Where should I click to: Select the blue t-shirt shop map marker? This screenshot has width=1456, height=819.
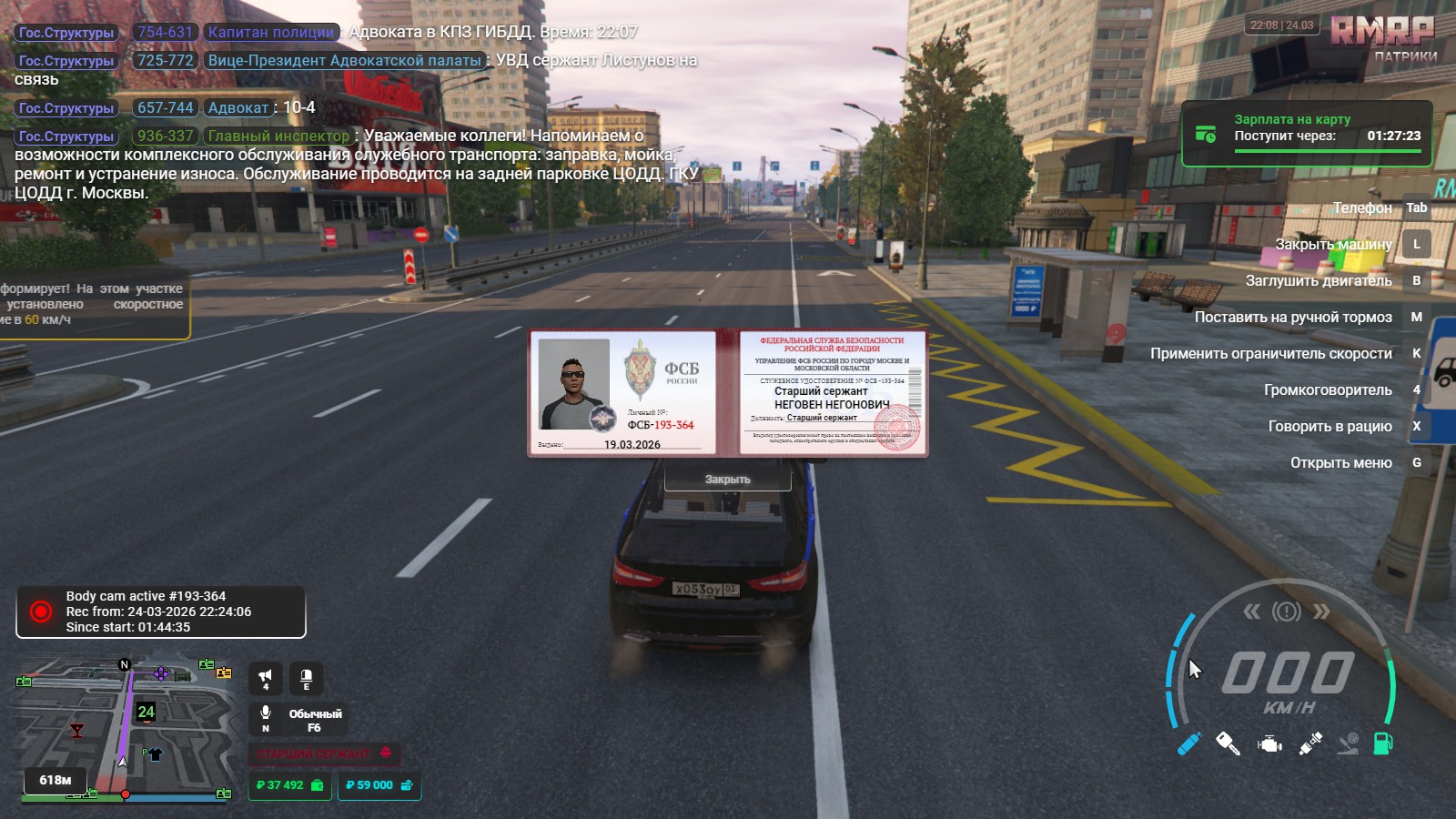click(x=155, y=753)
